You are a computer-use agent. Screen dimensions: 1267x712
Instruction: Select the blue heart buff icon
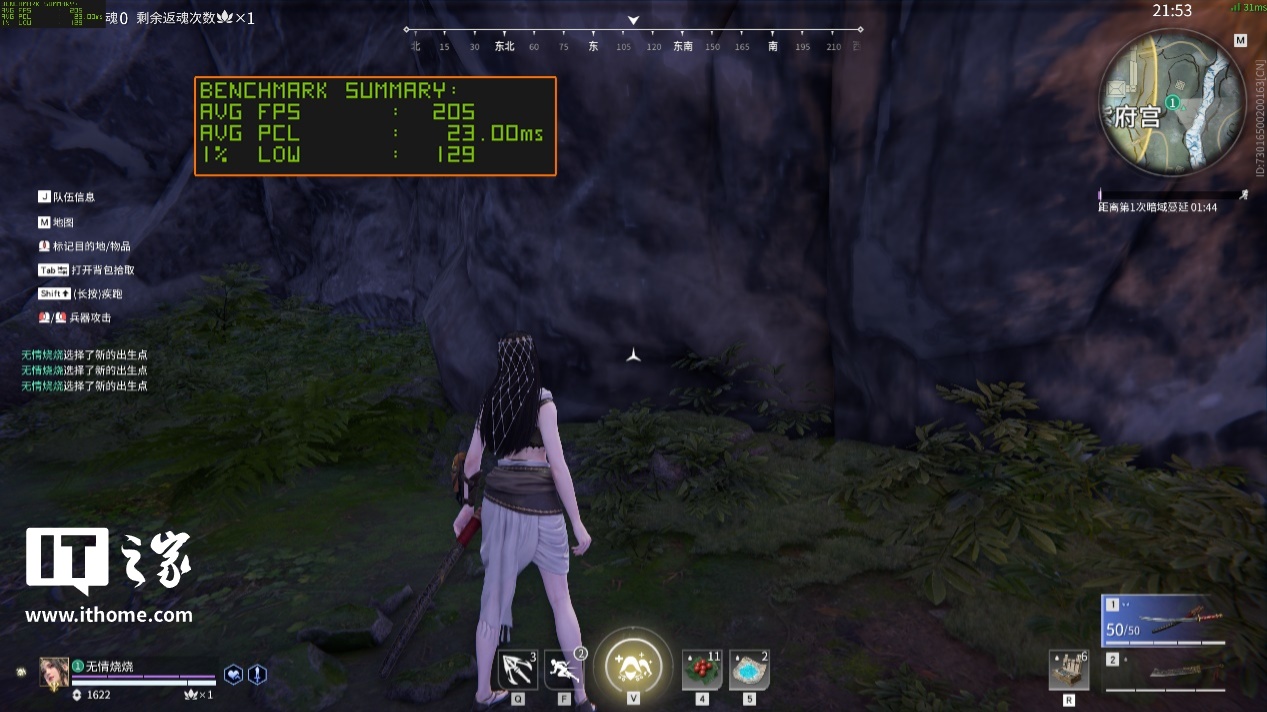(x=233, y=675)
